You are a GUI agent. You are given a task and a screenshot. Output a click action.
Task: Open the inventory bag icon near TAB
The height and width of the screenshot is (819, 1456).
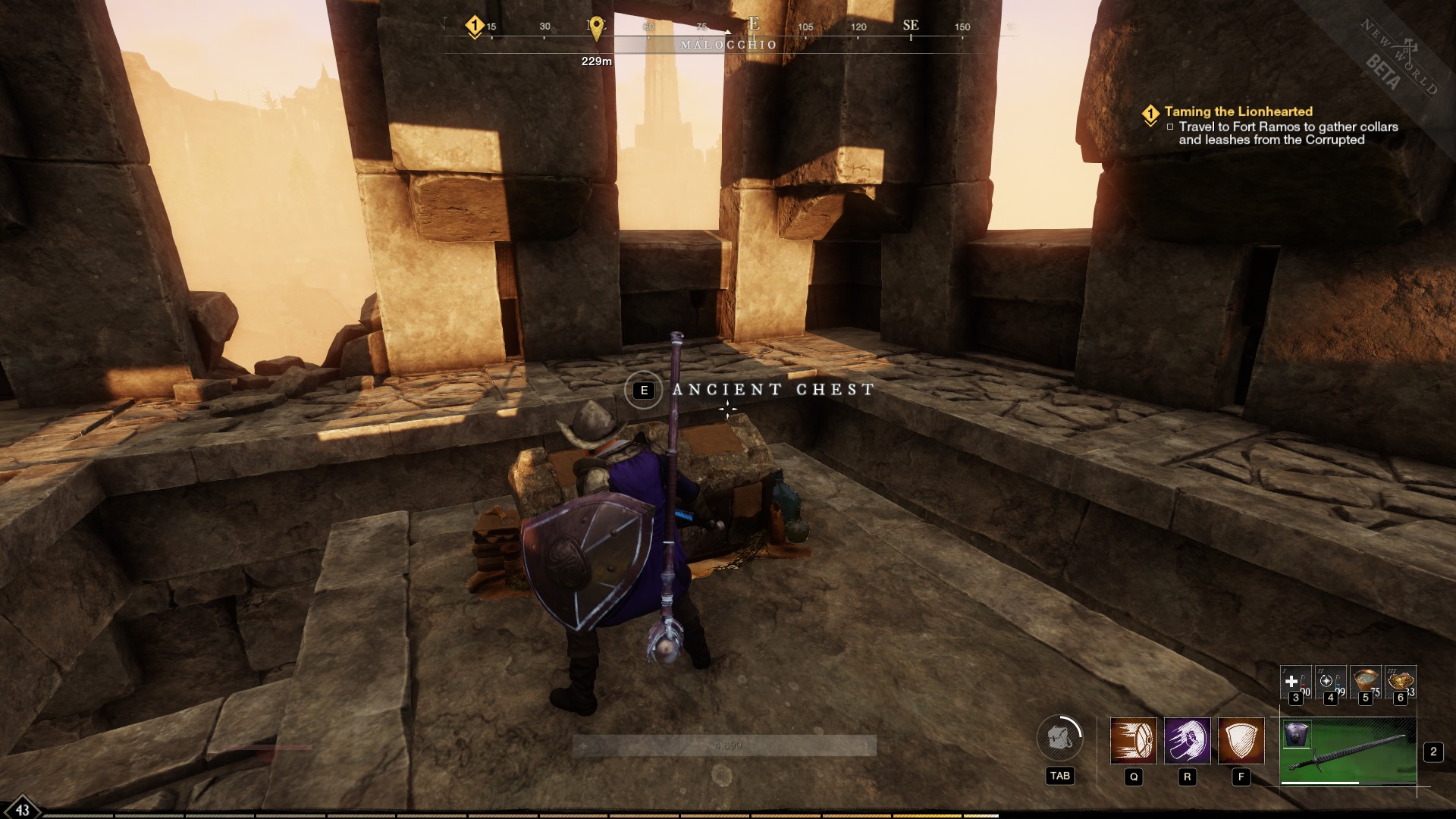click(x=1059, y=736)
